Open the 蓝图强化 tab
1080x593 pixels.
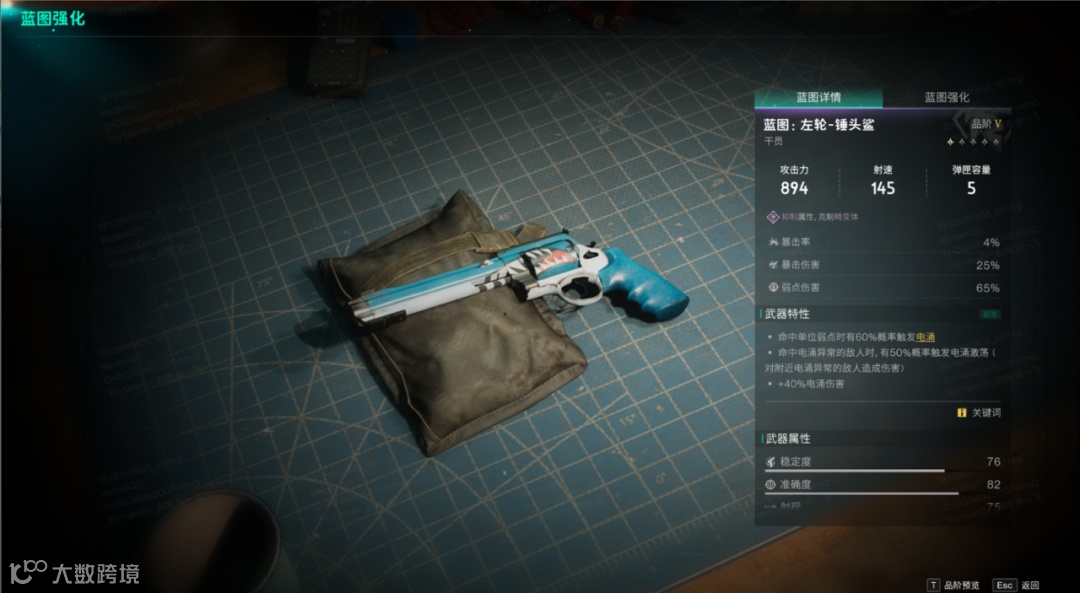pos(946,98)
